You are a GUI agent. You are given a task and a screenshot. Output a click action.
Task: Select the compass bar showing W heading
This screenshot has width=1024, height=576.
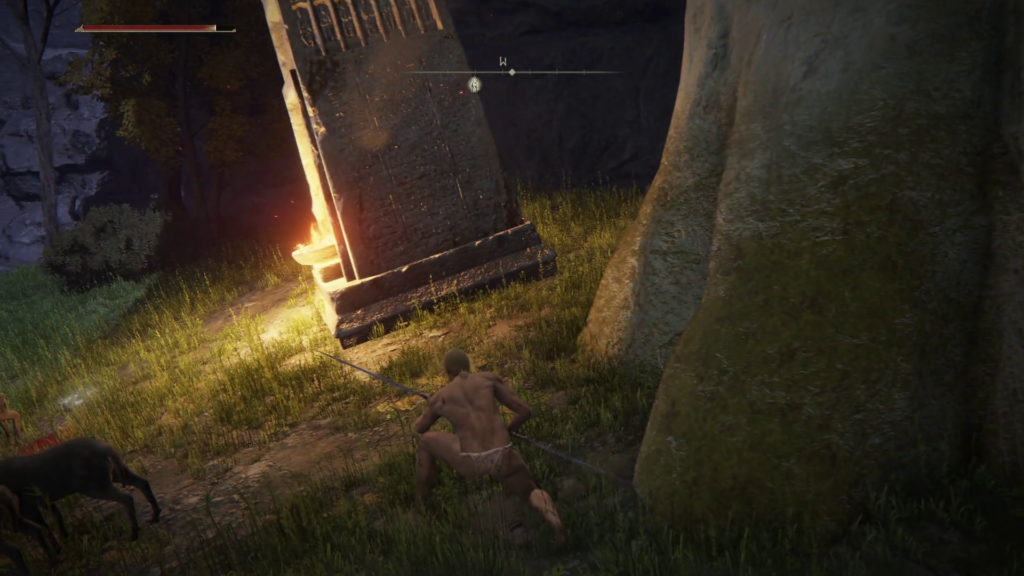tap(512, 71)
